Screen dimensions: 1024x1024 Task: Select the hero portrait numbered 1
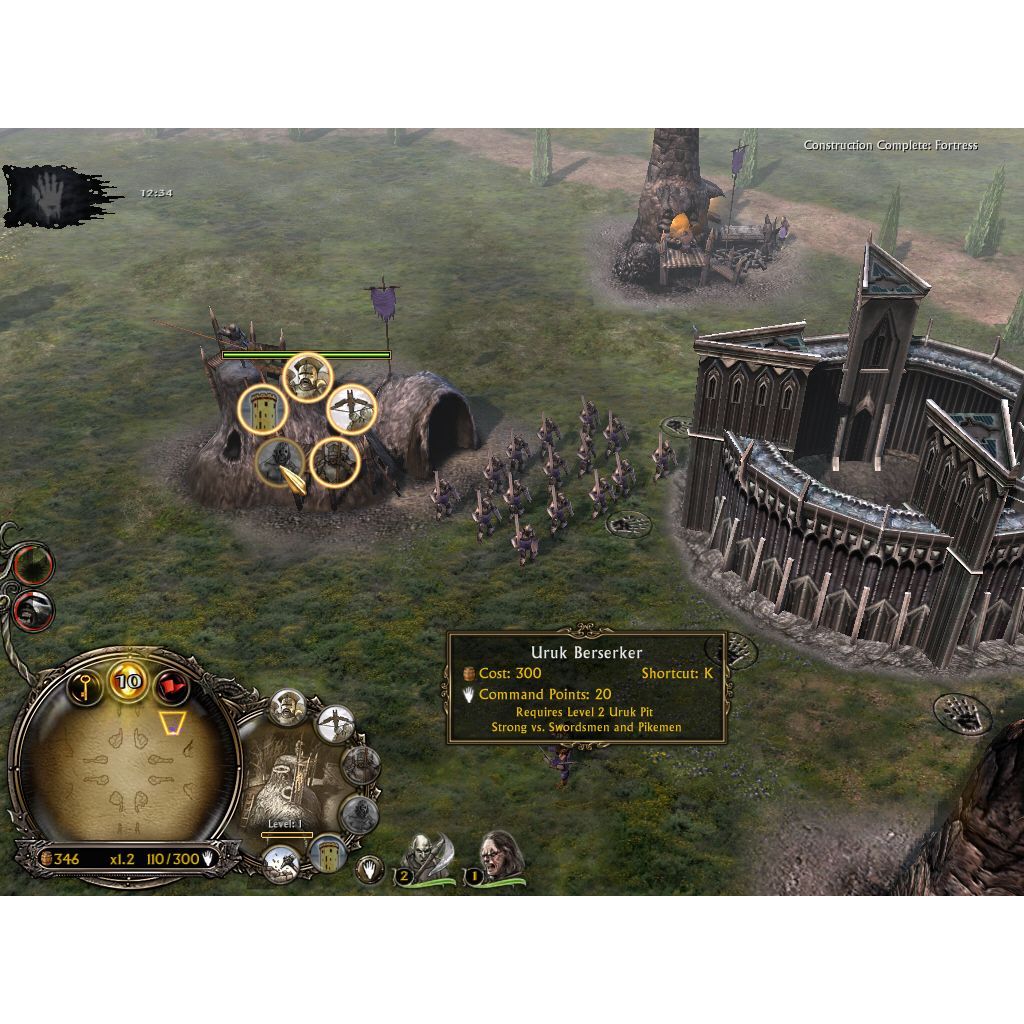(x=492, y=859)
